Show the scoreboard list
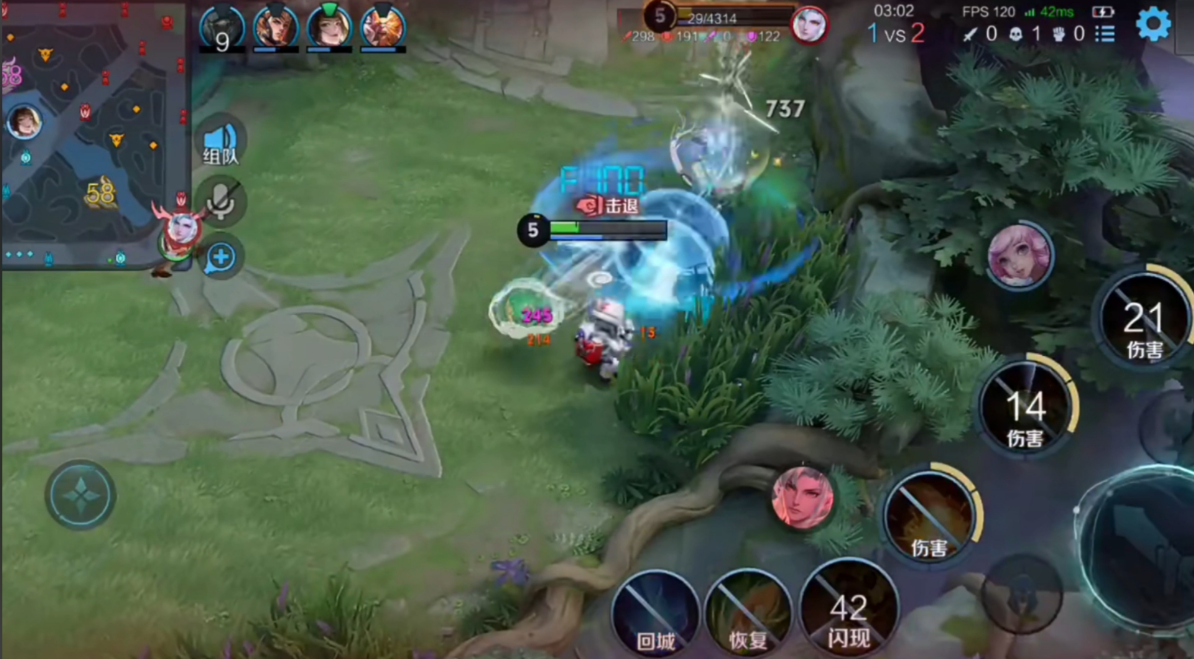The image size is (1194, 659). tap(1104, 34)
